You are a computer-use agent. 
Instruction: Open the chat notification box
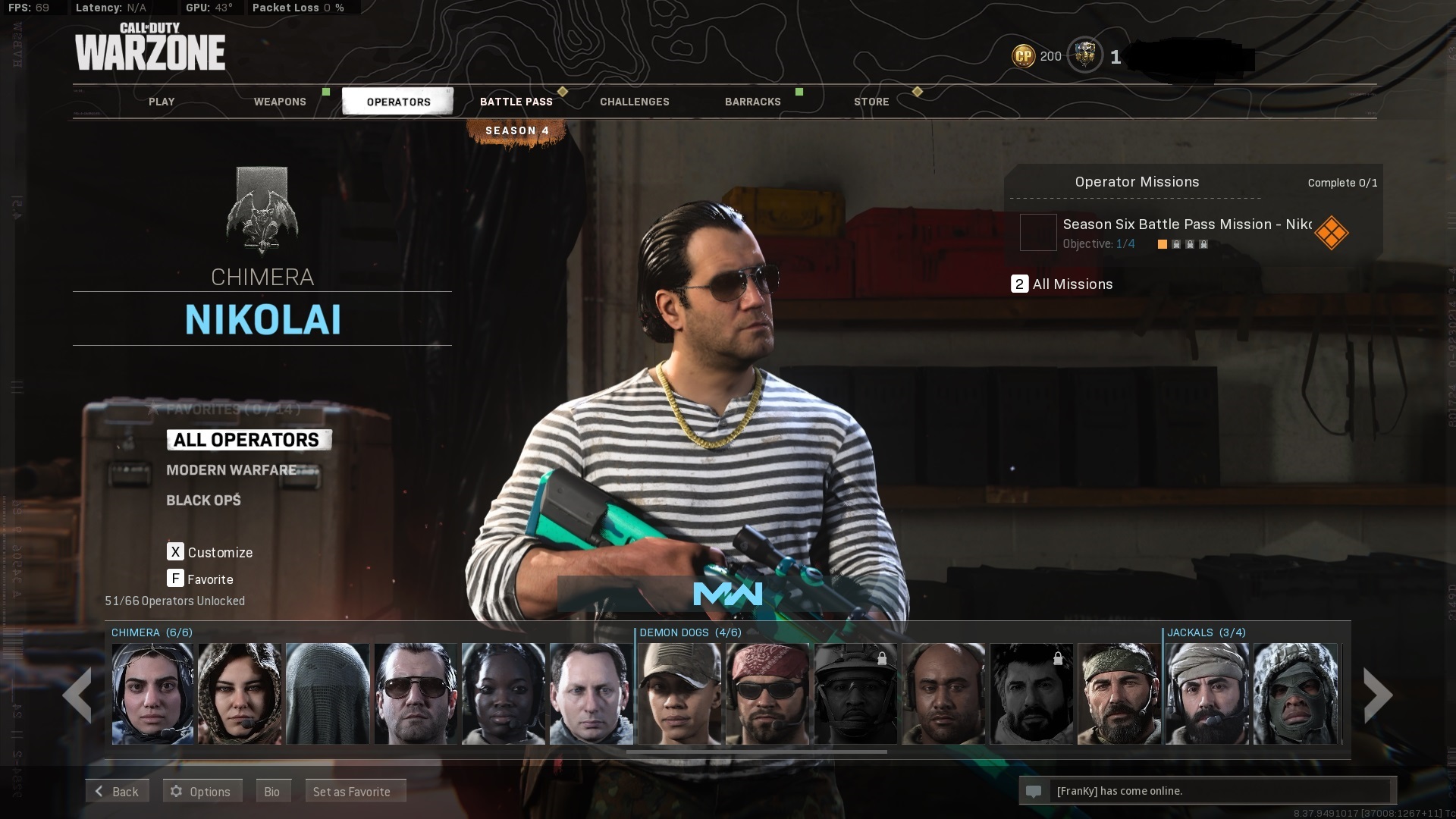(1206, 791)
